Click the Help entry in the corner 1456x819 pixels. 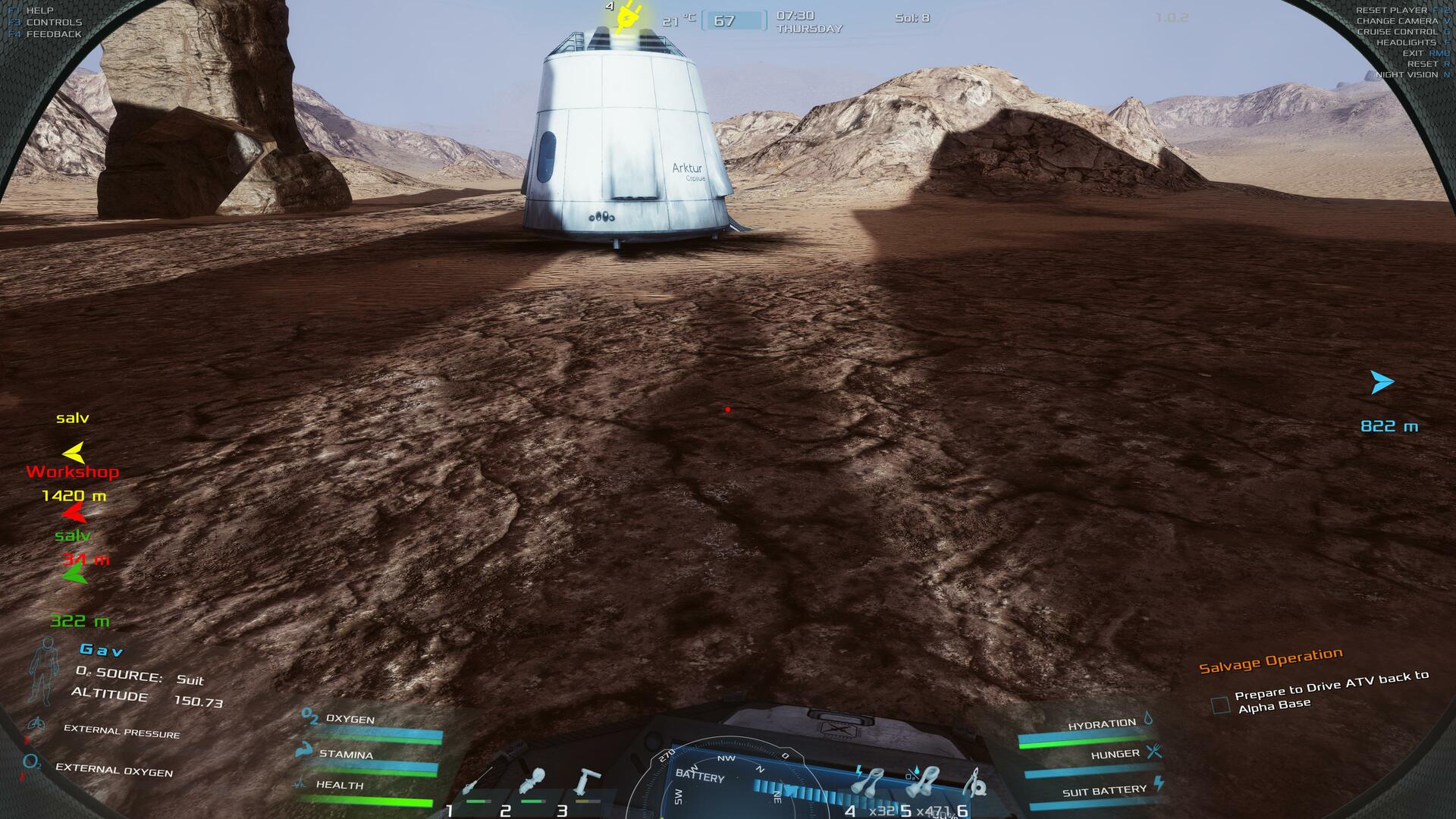(39, 11)
